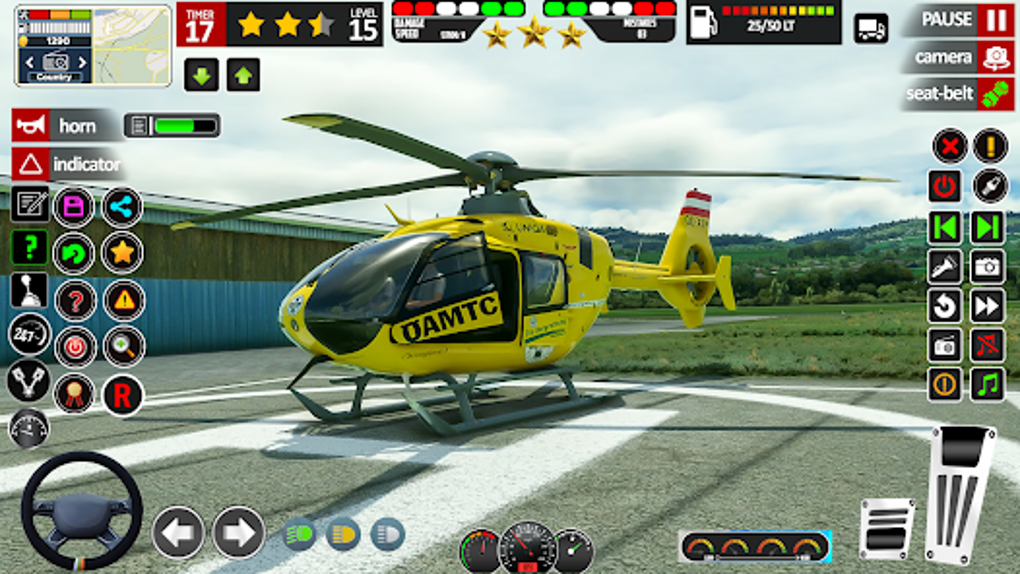Screen dimensions: 1020x574
Task: Tap the red letter R button
Action: click(x=122, y=395)
